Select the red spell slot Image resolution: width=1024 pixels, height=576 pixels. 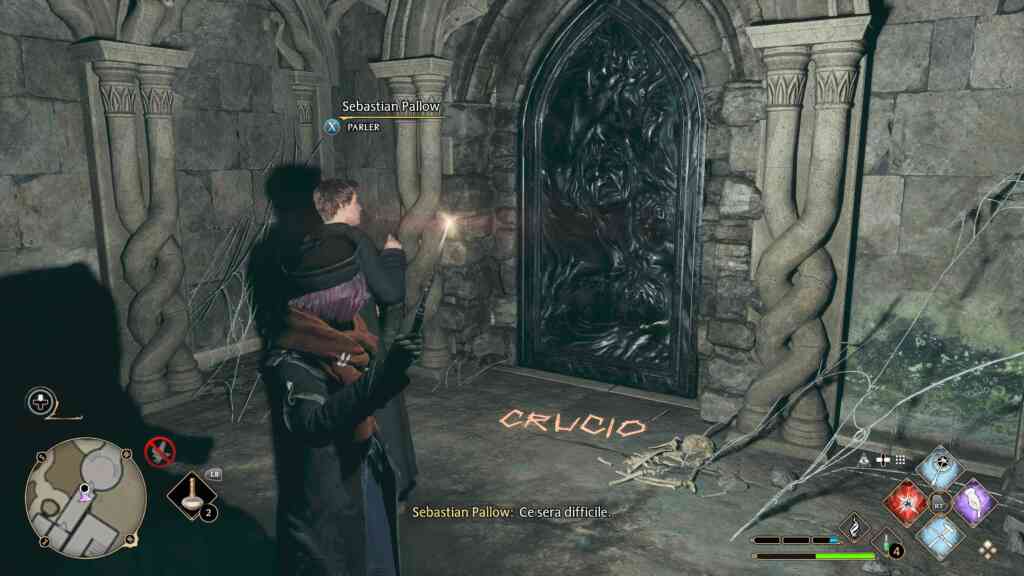pyautogui.click(x=905, y=500)
